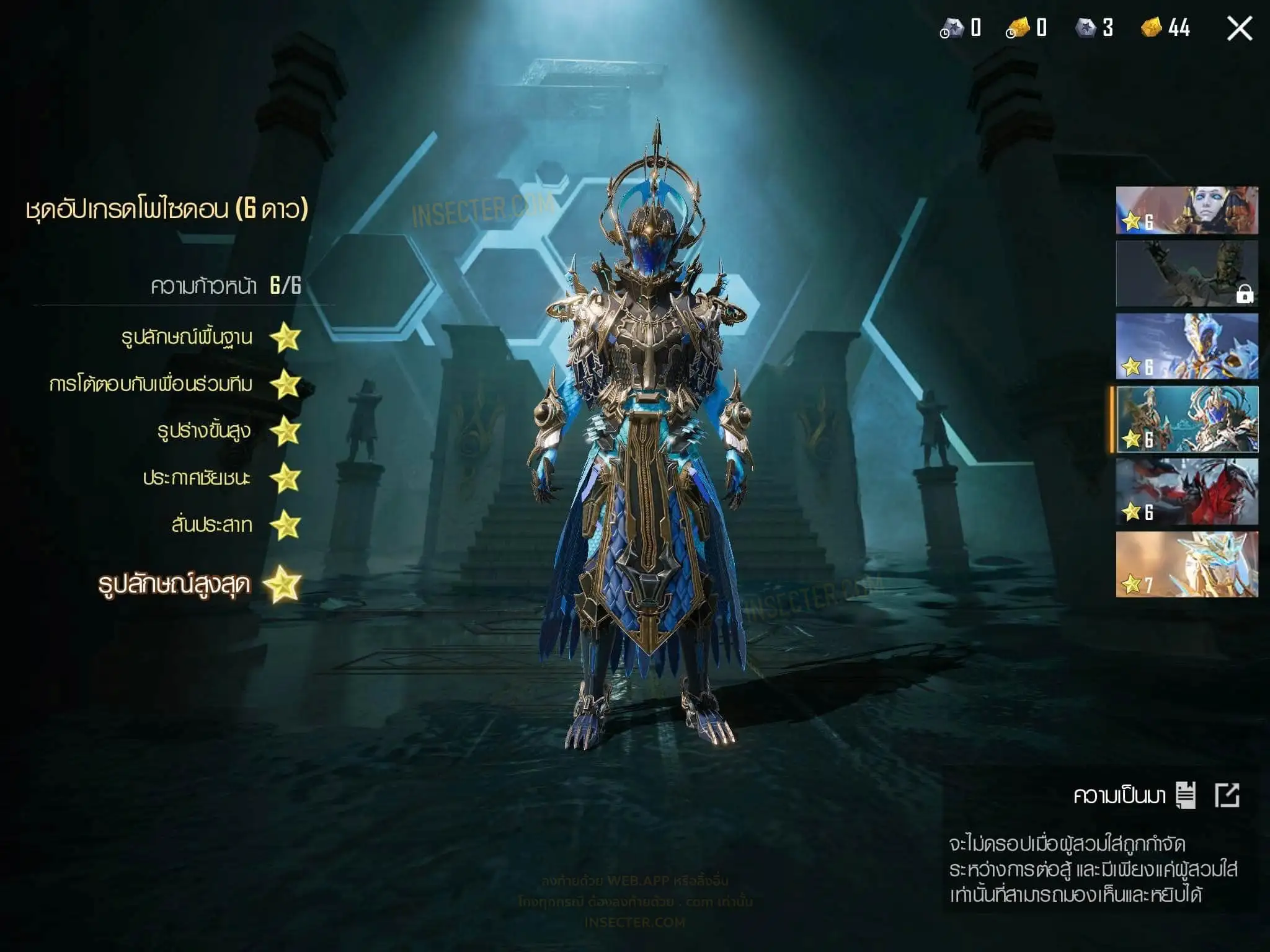The width and height of the screenshot is (1270, 952).
Task: Select the highlighted Poseidon outfit thumbnail
Action: pyautogui.click(x=1187, y=419)
